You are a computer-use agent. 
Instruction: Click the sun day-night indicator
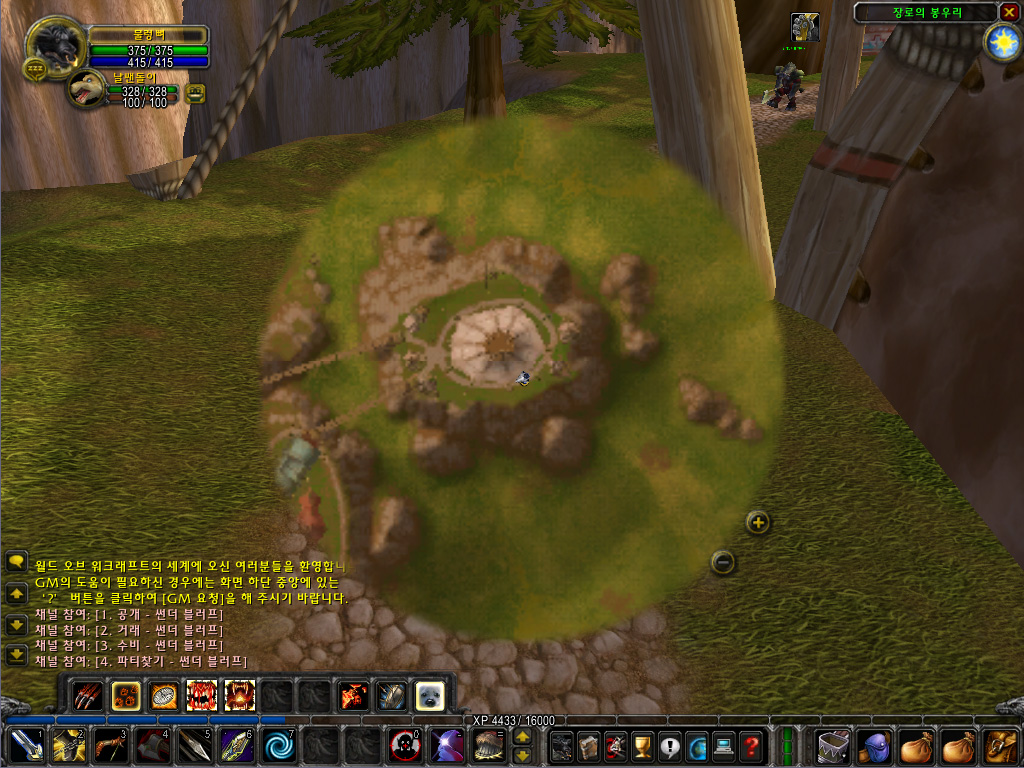(1001, 42)
